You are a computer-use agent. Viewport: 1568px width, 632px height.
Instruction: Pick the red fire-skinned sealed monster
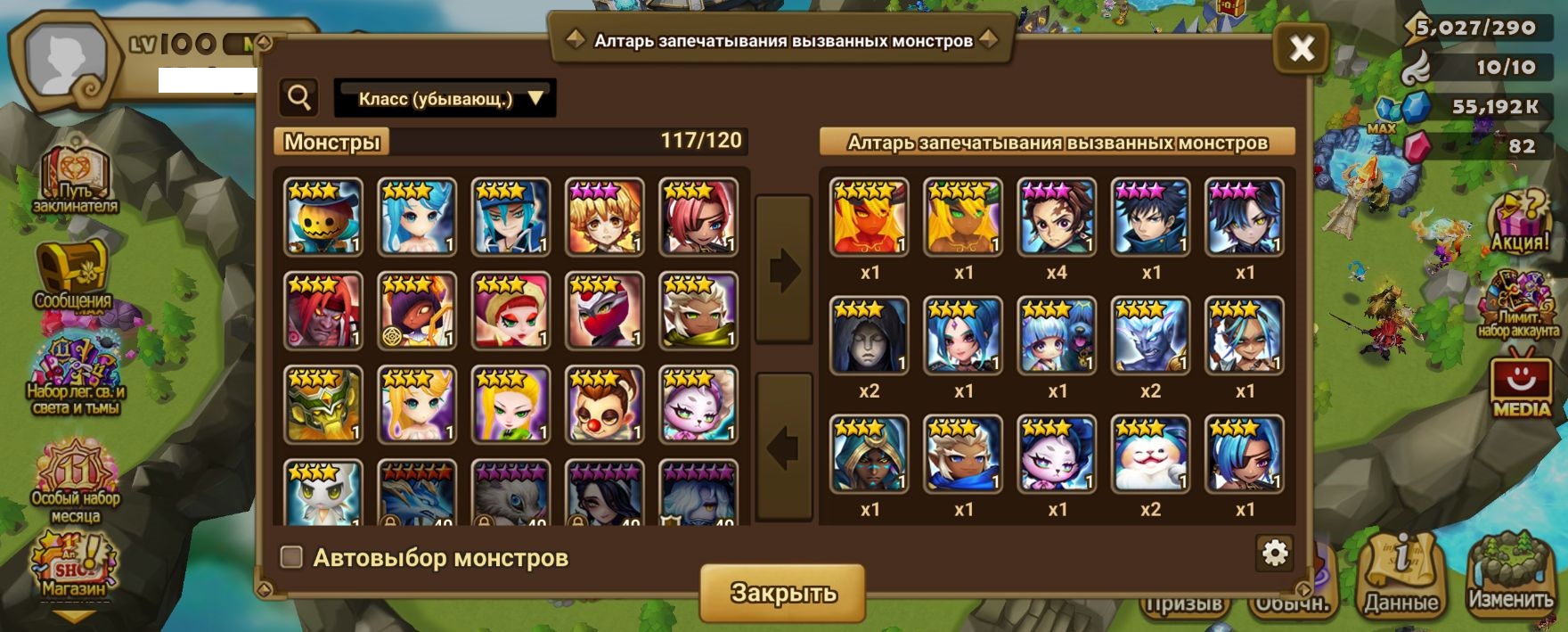click(869, 218)
